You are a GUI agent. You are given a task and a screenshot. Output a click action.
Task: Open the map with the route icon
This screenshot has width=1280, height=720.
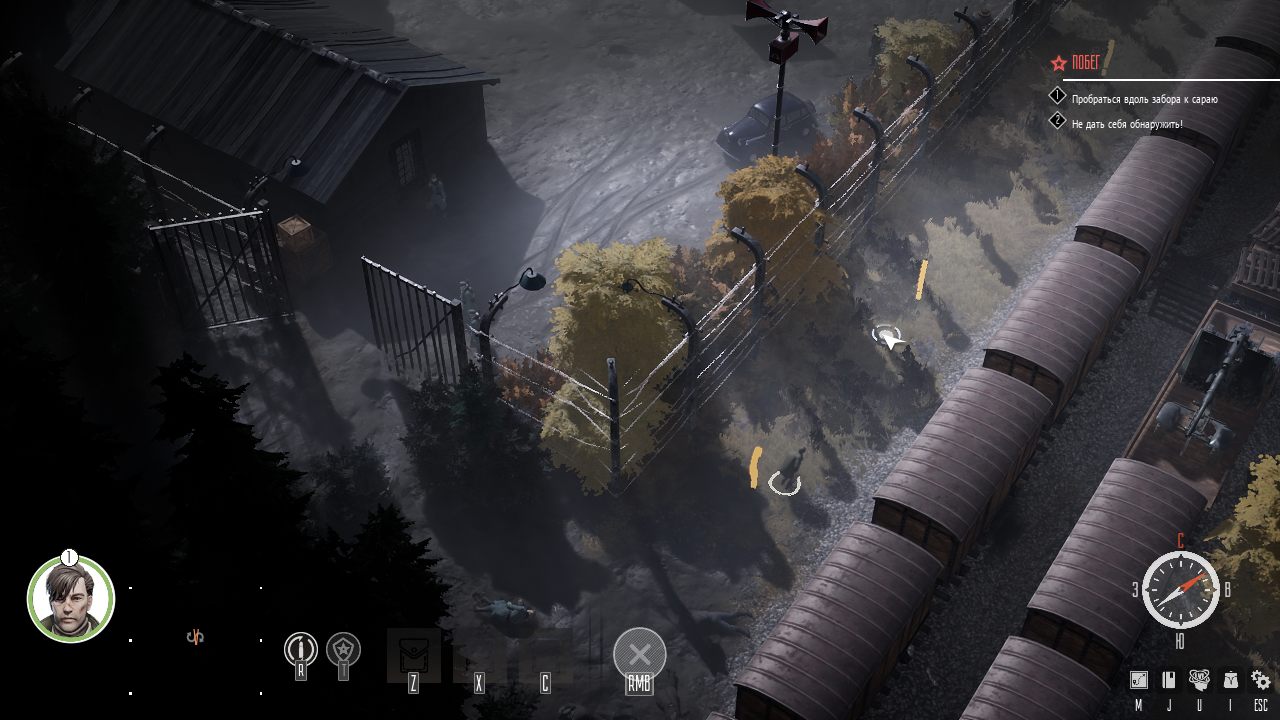pyautogui.click(x=1139, y=680)
